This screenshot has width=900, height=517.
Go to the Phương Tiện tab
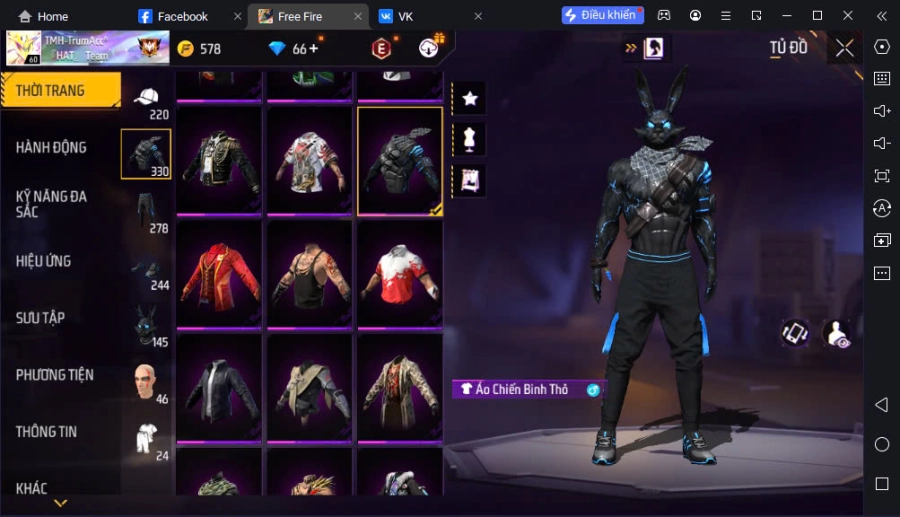coord(55,375)
